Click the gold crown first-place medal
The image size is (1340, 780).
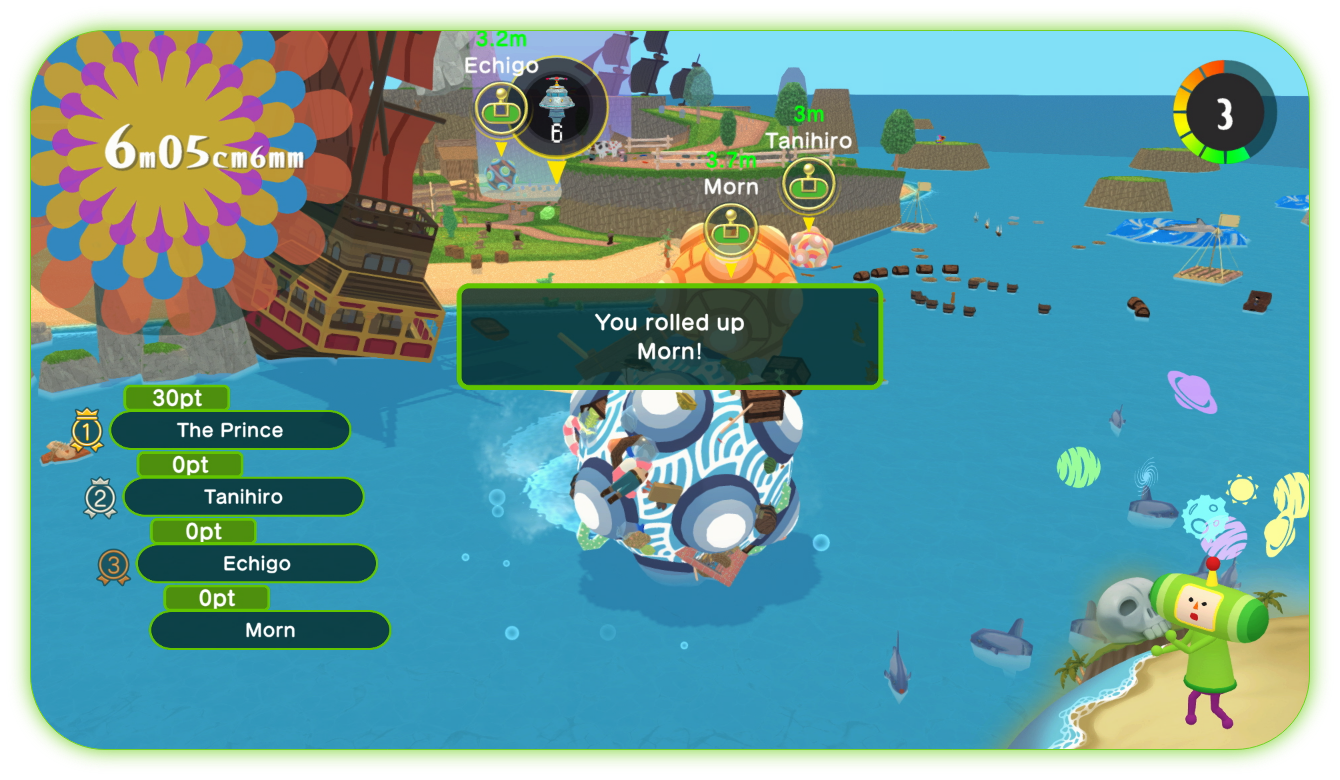(87, 428)
